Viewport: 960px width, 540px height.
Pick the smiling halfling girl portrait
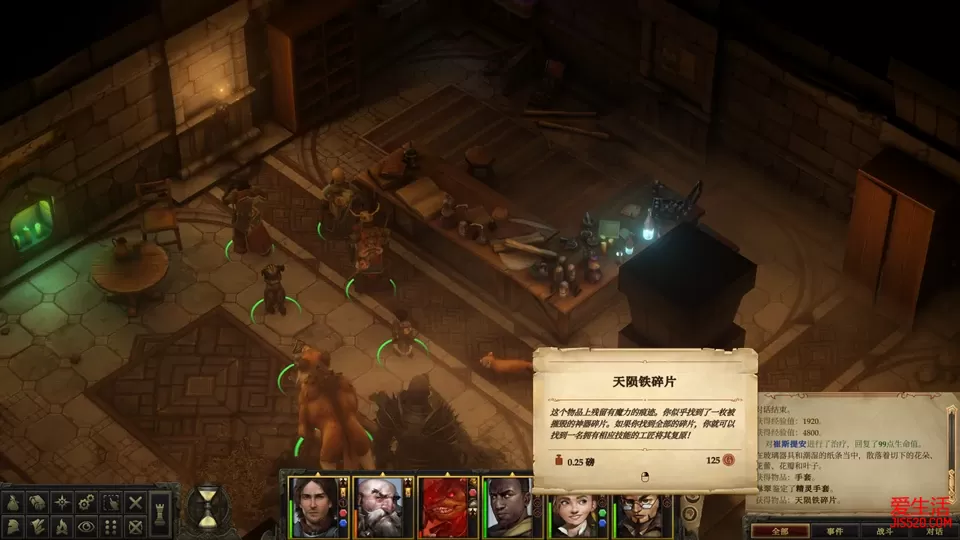click(574, 507)
